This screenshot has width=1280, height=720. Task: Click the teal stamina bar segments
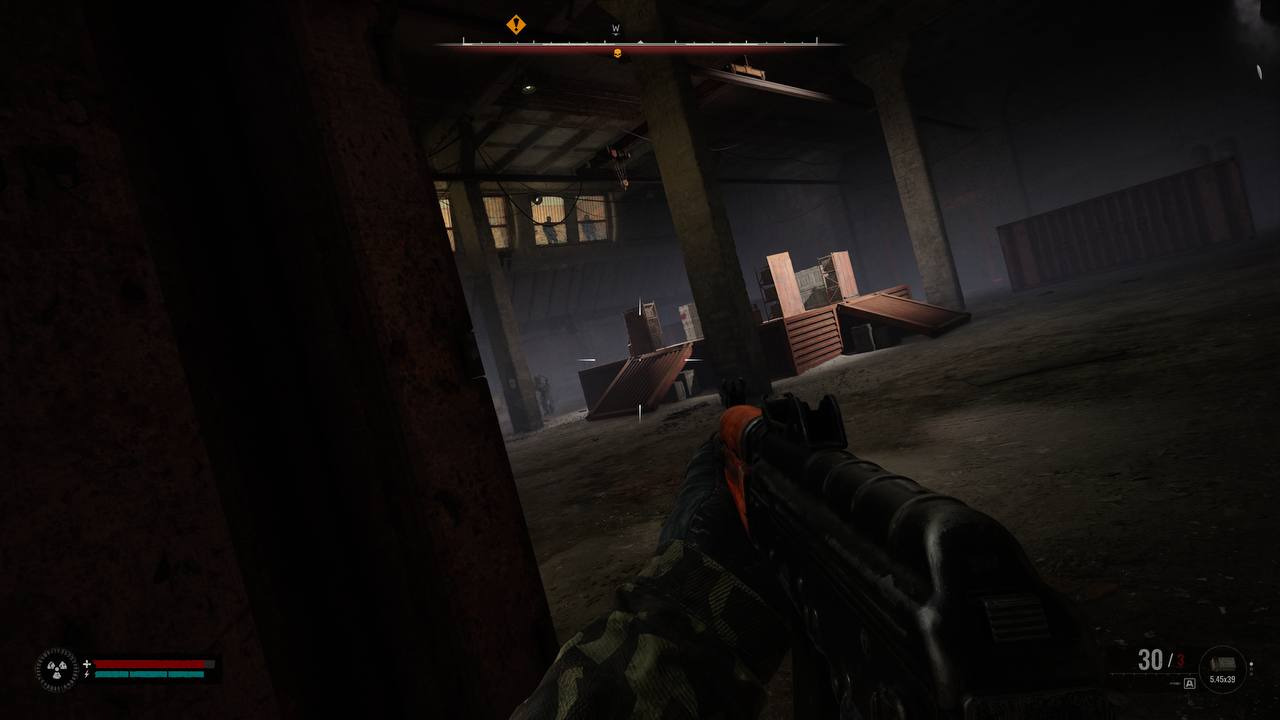[x=149, y=674]
